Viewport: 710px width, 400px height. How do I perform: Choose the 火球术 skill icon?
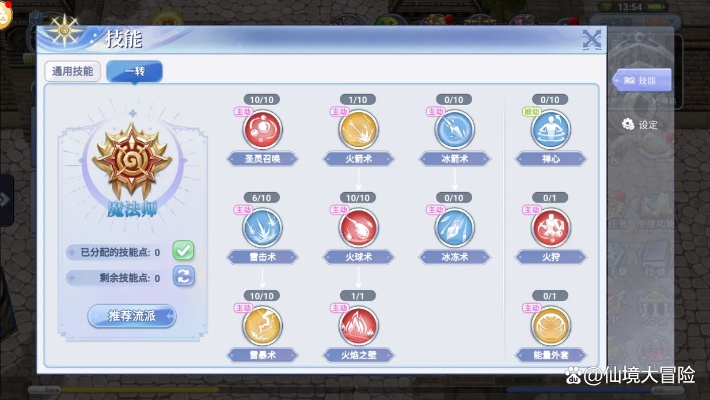[357, 228]
